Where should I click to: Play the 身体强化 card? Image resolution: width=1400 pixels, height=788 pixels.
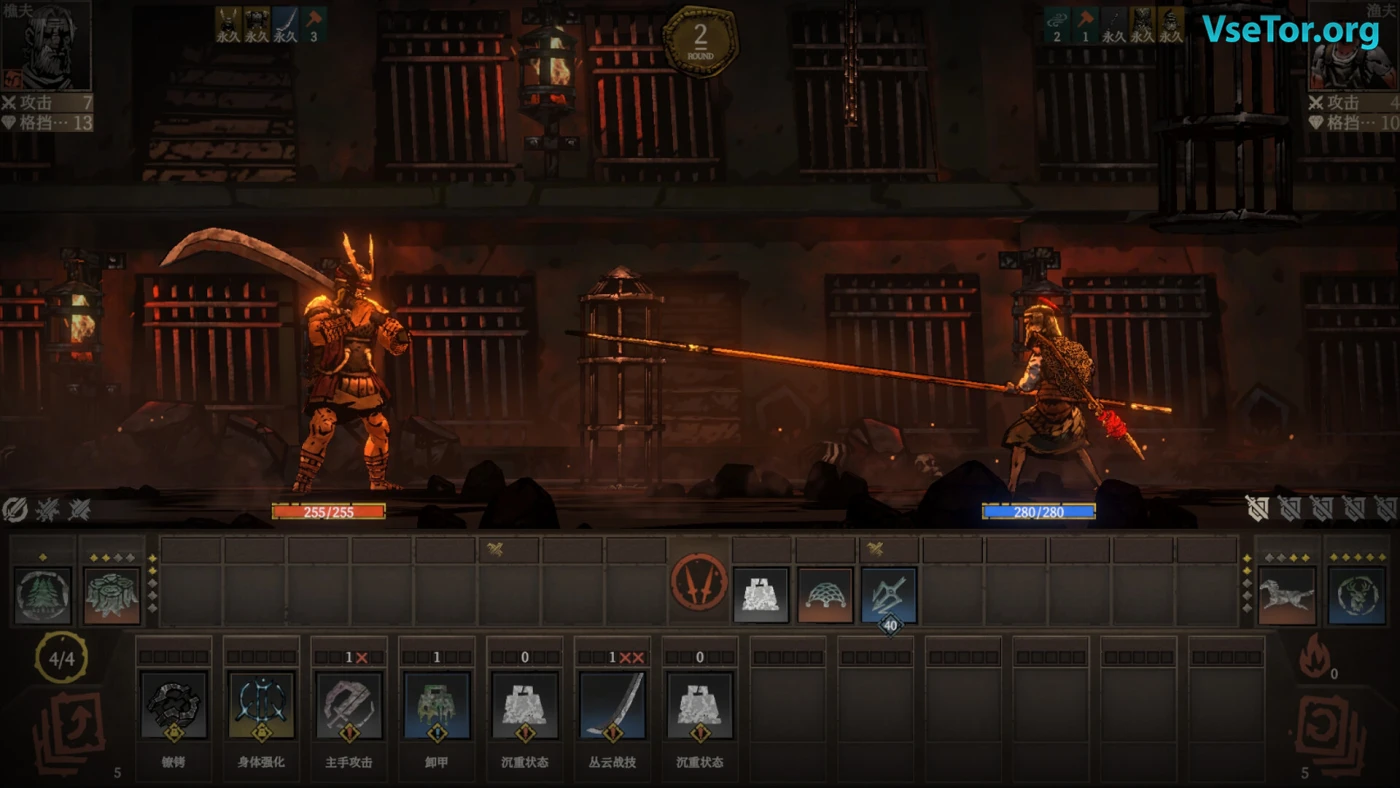pos(261,705)
